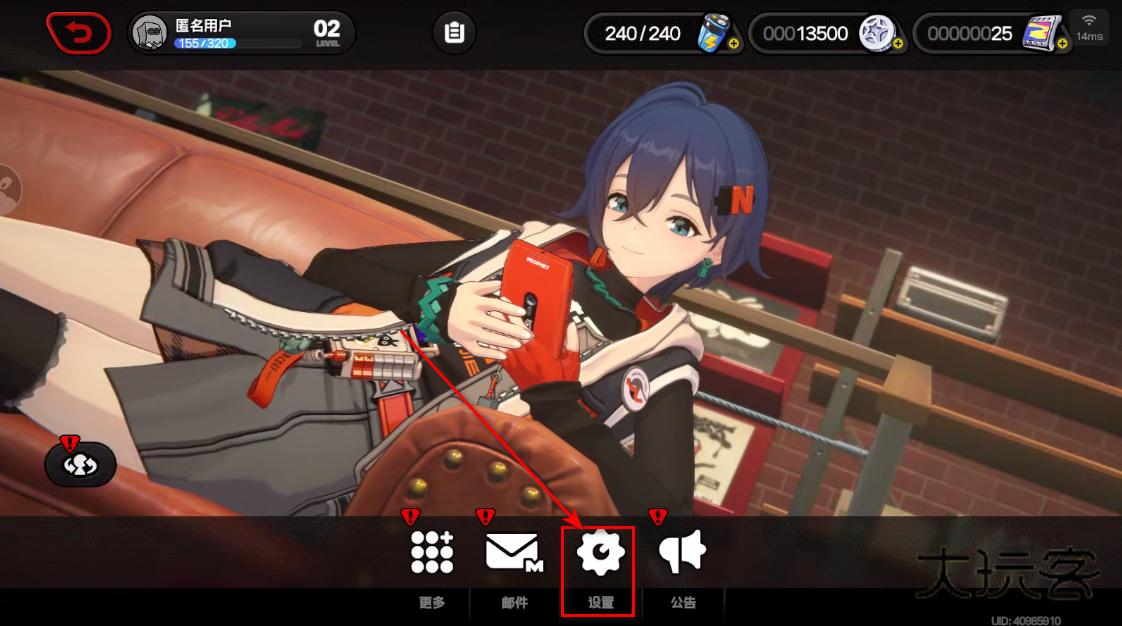Show the 公告 announcements megaphone
This screenshot has width=1122, height=626.
pyautogui.click(x=683, y=553)
